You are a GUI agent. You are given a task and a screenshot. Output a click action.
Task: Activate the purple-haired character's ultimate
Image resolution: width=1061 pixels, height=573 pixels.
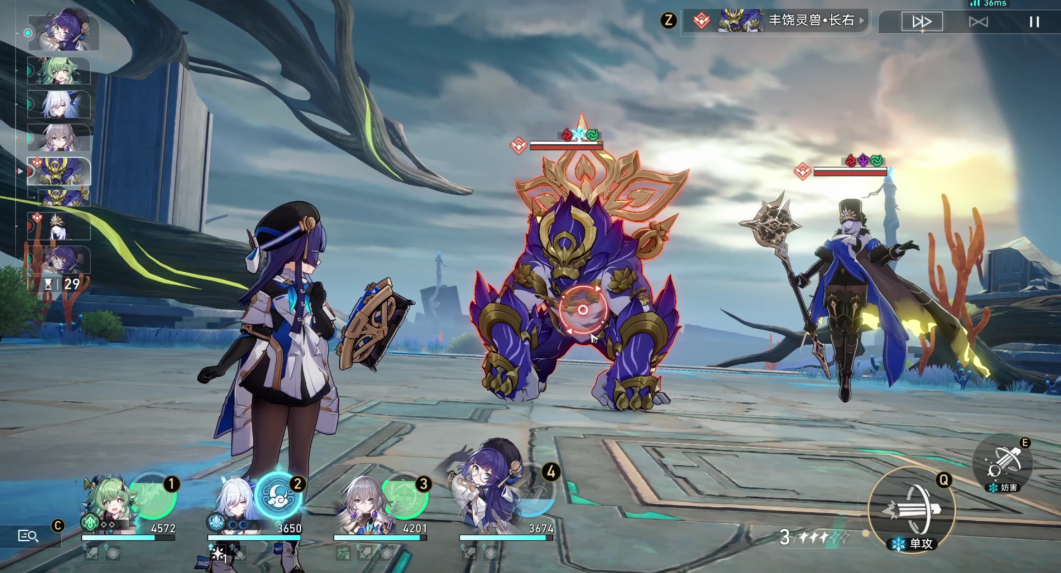(x=533, y=490)
